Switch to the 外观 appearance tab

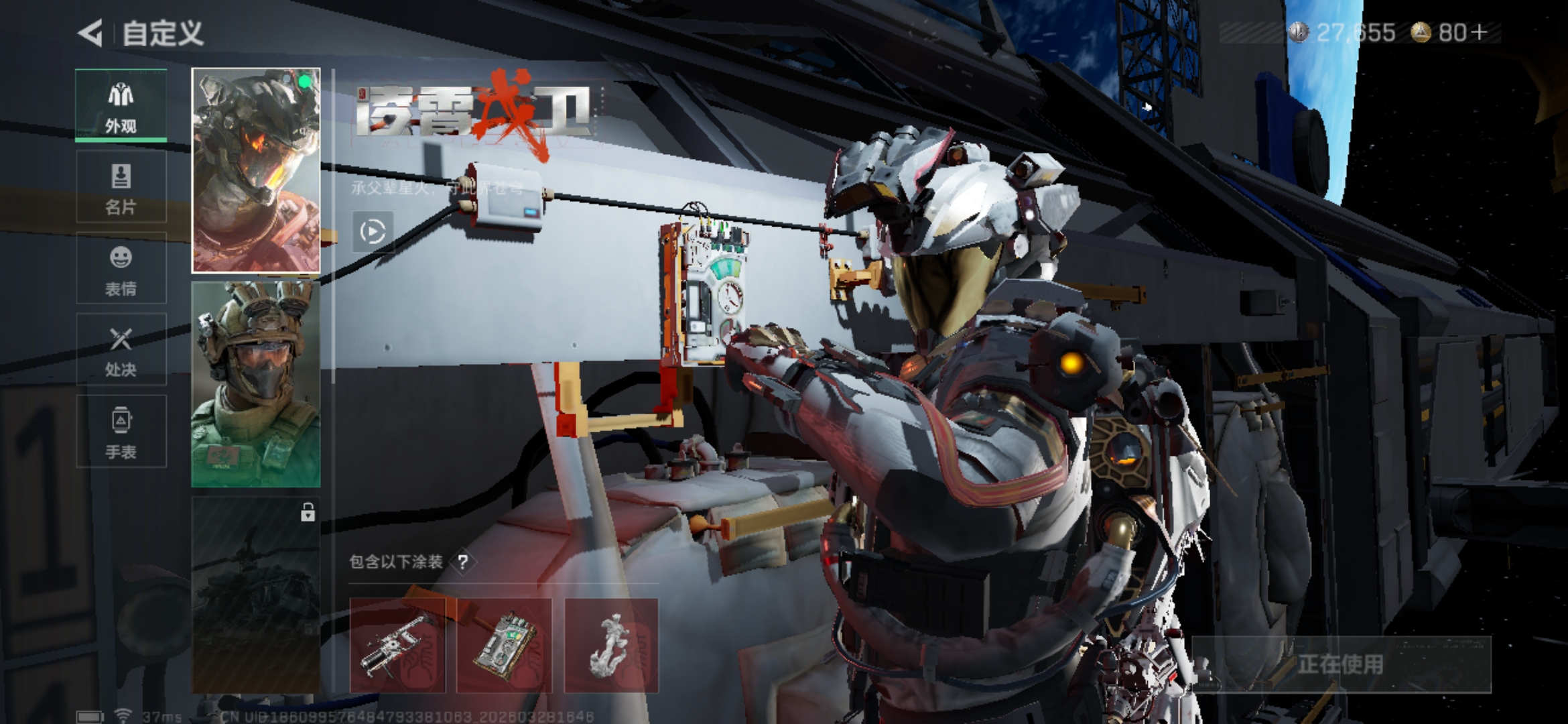coord(121,106)
